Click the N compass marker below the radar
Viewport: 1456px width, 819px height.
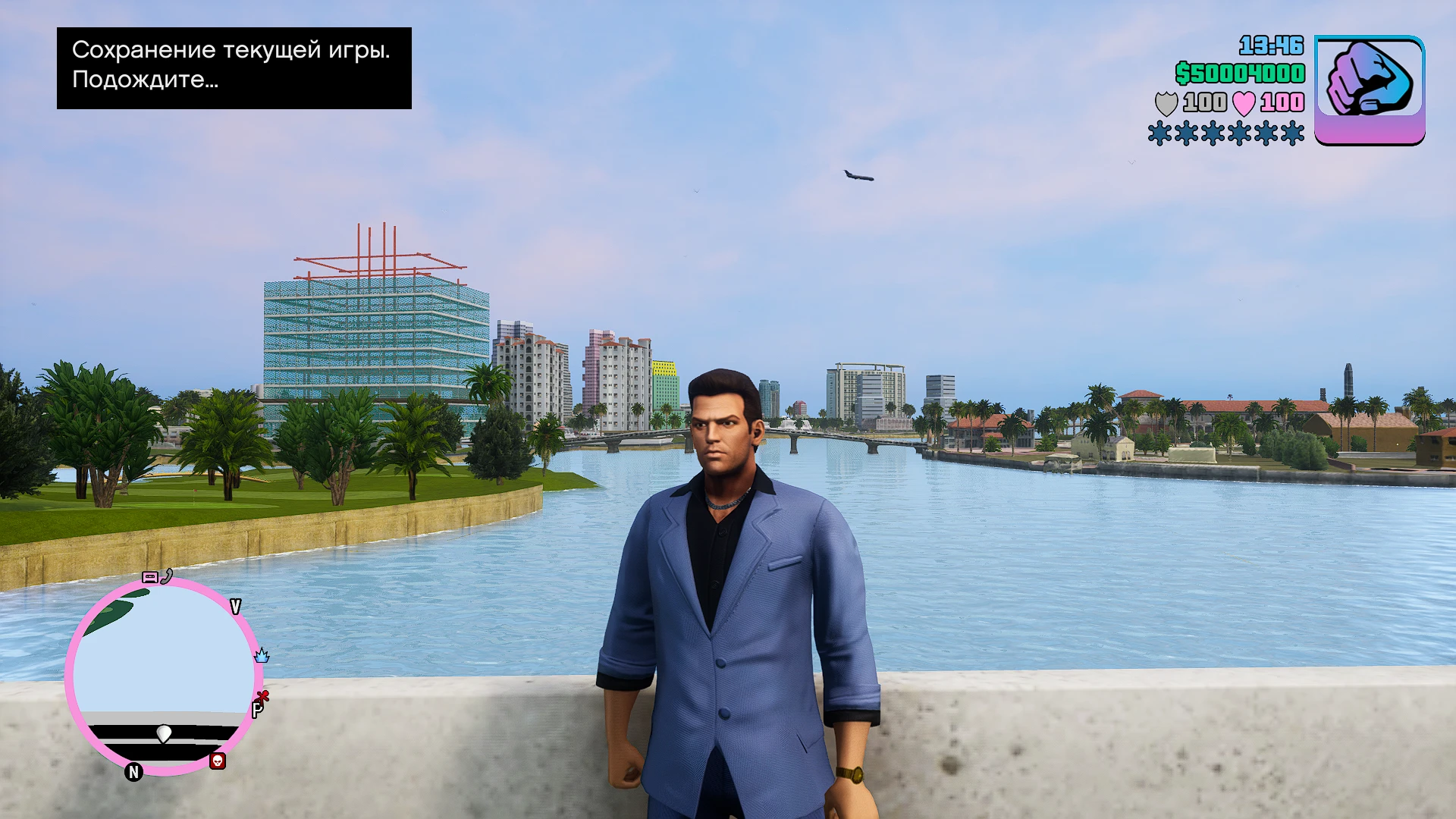[x=133, y=771]
